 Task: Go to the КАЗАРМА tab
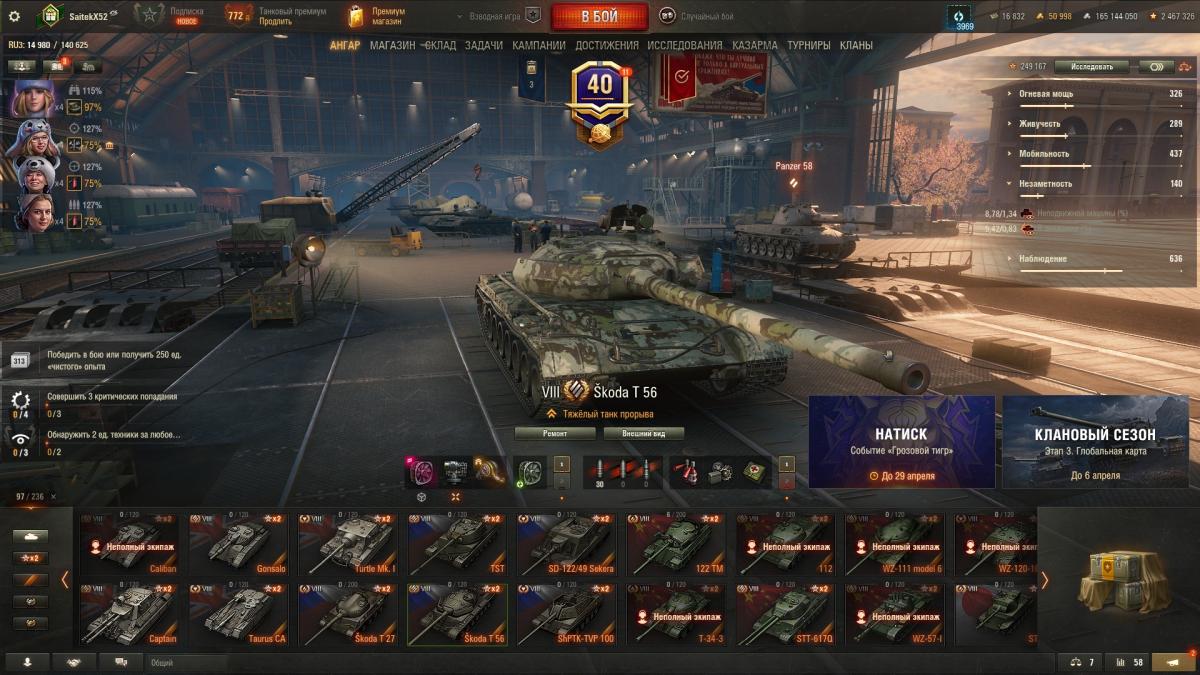point(754,45)
